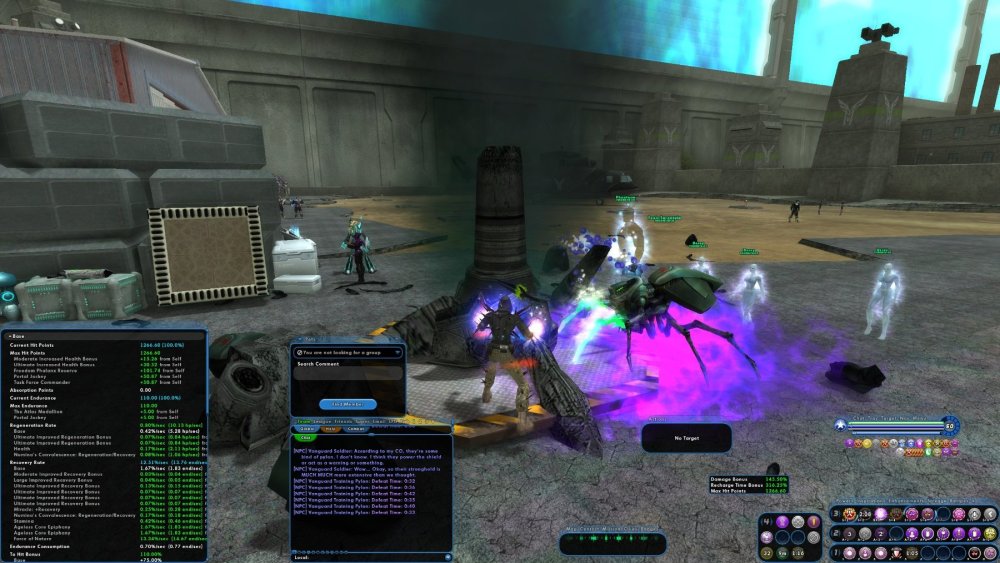Open Map from the navigation bar
Screen dimensions: 1000x563
(x=572, y=528)
